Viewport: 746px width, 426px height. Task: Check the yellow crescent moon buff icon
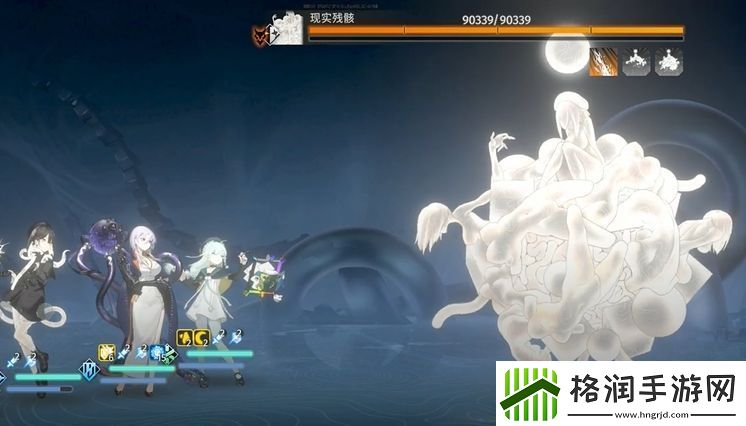200,338
